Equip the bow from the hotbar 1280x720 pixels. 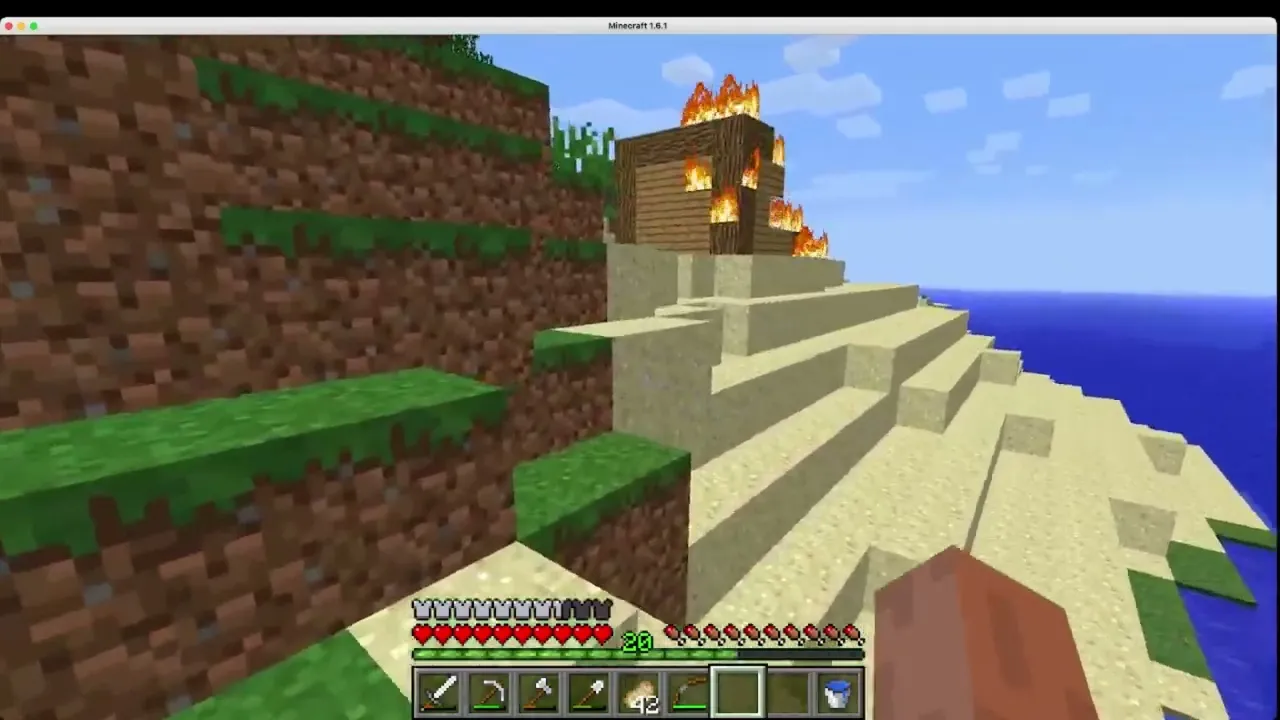(689, 693)
